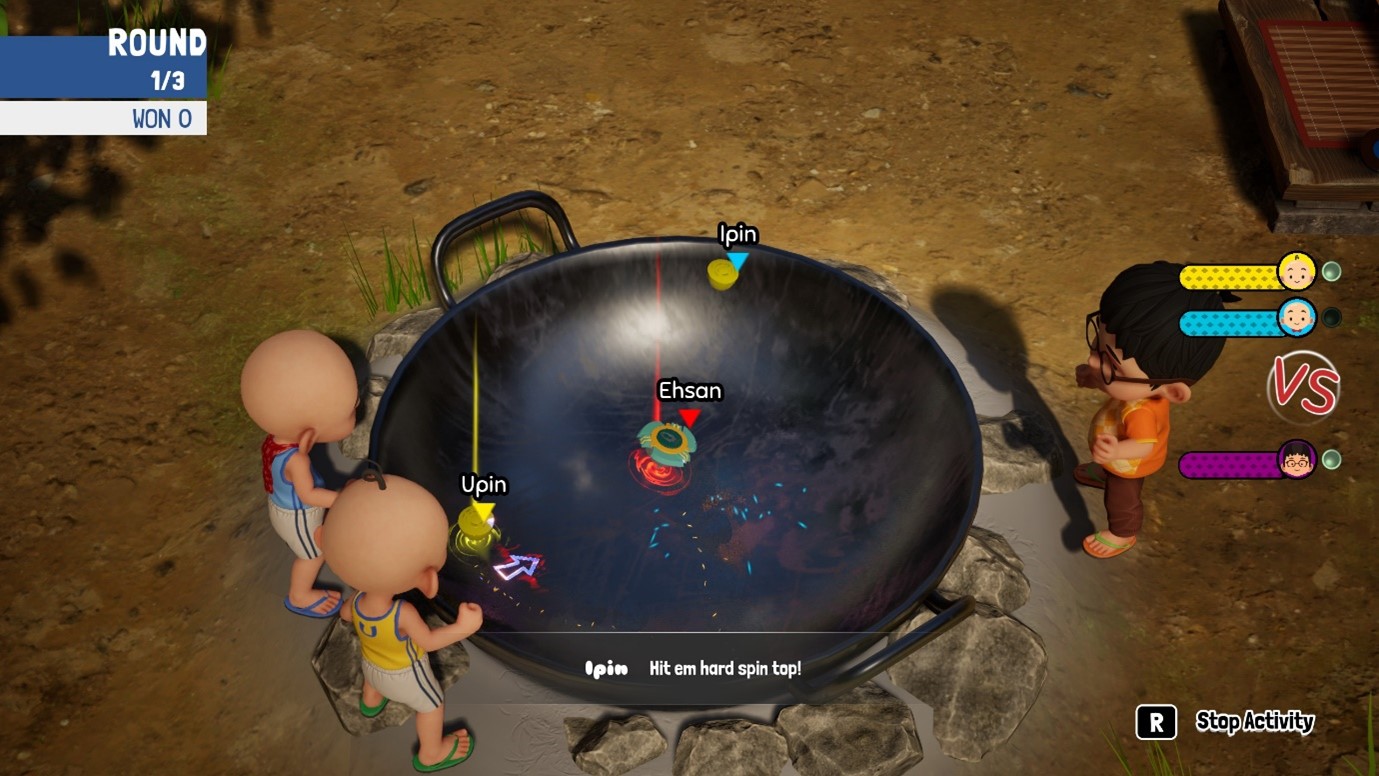Select the blue player portrait icon

(x=1296, y=318)
